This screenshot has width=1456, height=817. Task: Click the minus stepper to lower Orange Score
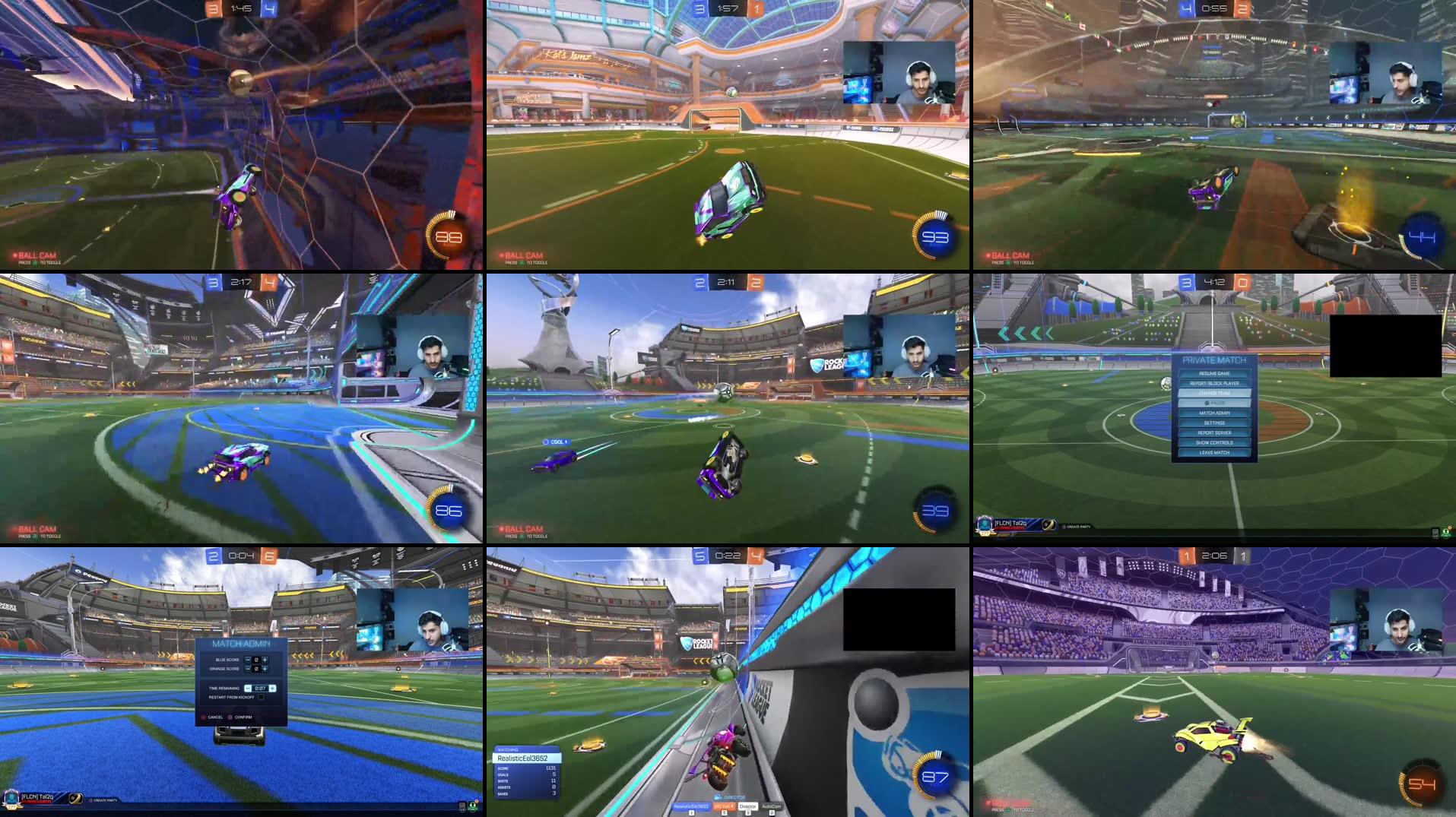[x=248, y=668]
